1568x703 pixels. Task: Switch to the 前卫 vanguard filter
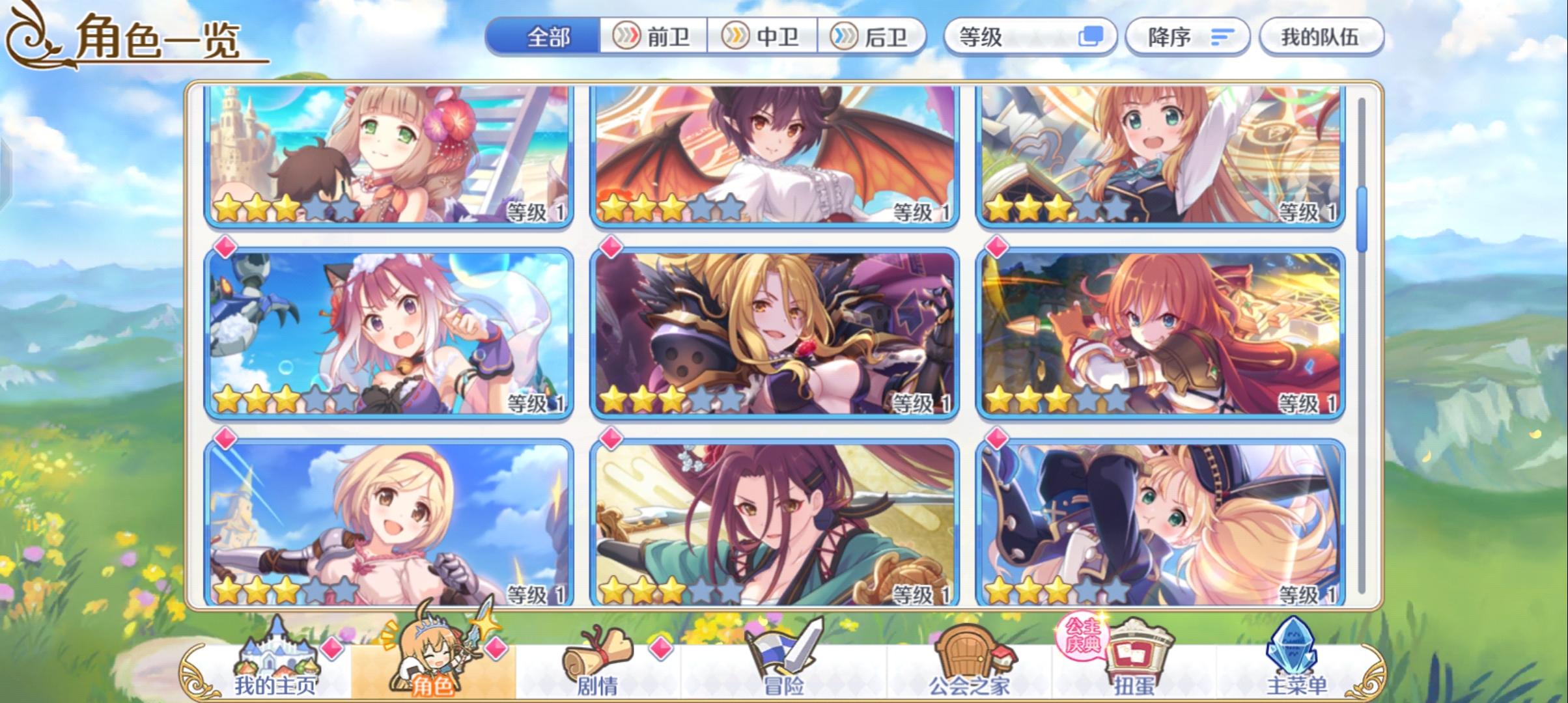(x=654, y=37)
